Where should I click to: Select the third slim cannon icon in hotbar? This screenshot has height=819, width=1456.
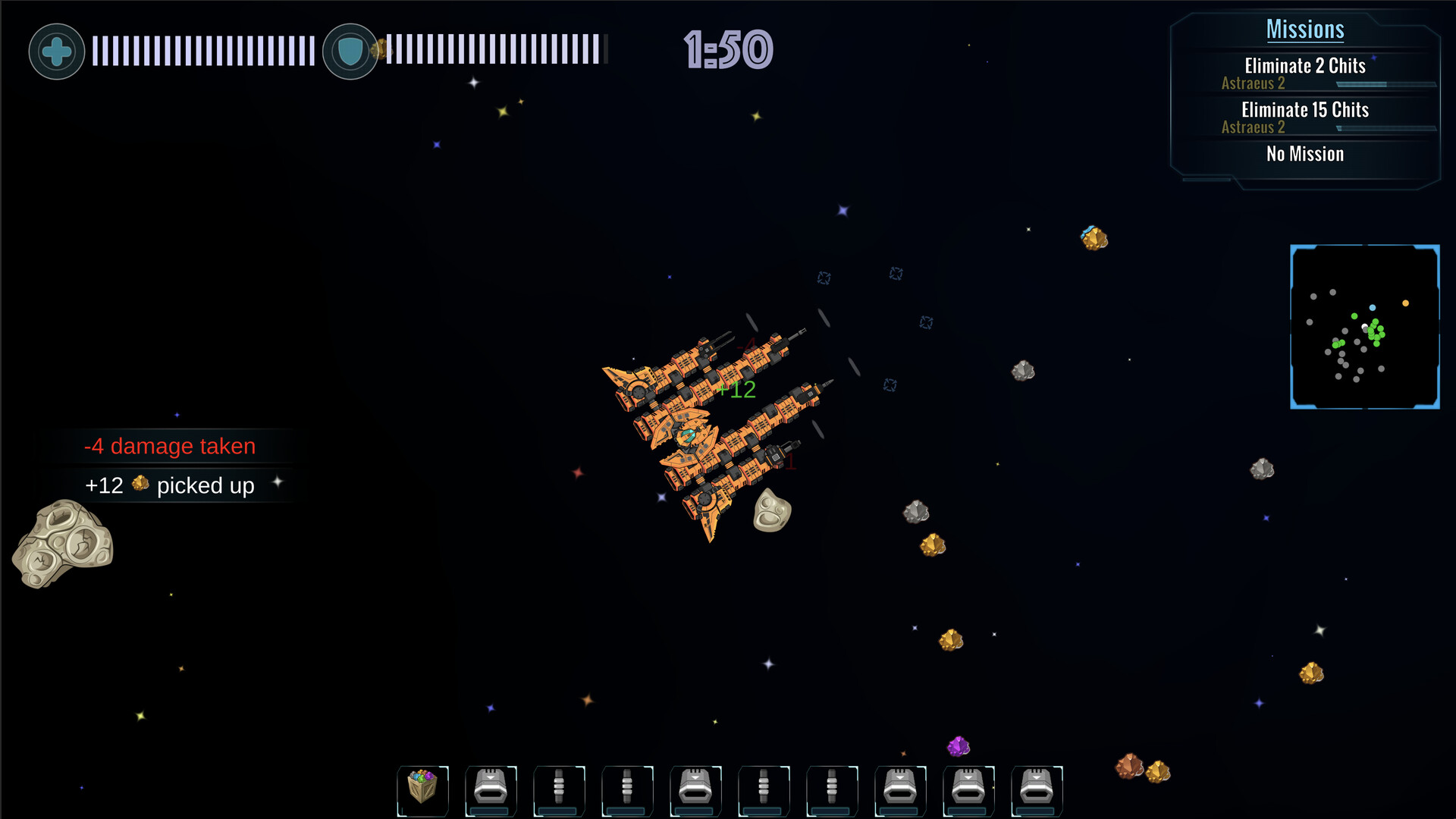[764, 790]
